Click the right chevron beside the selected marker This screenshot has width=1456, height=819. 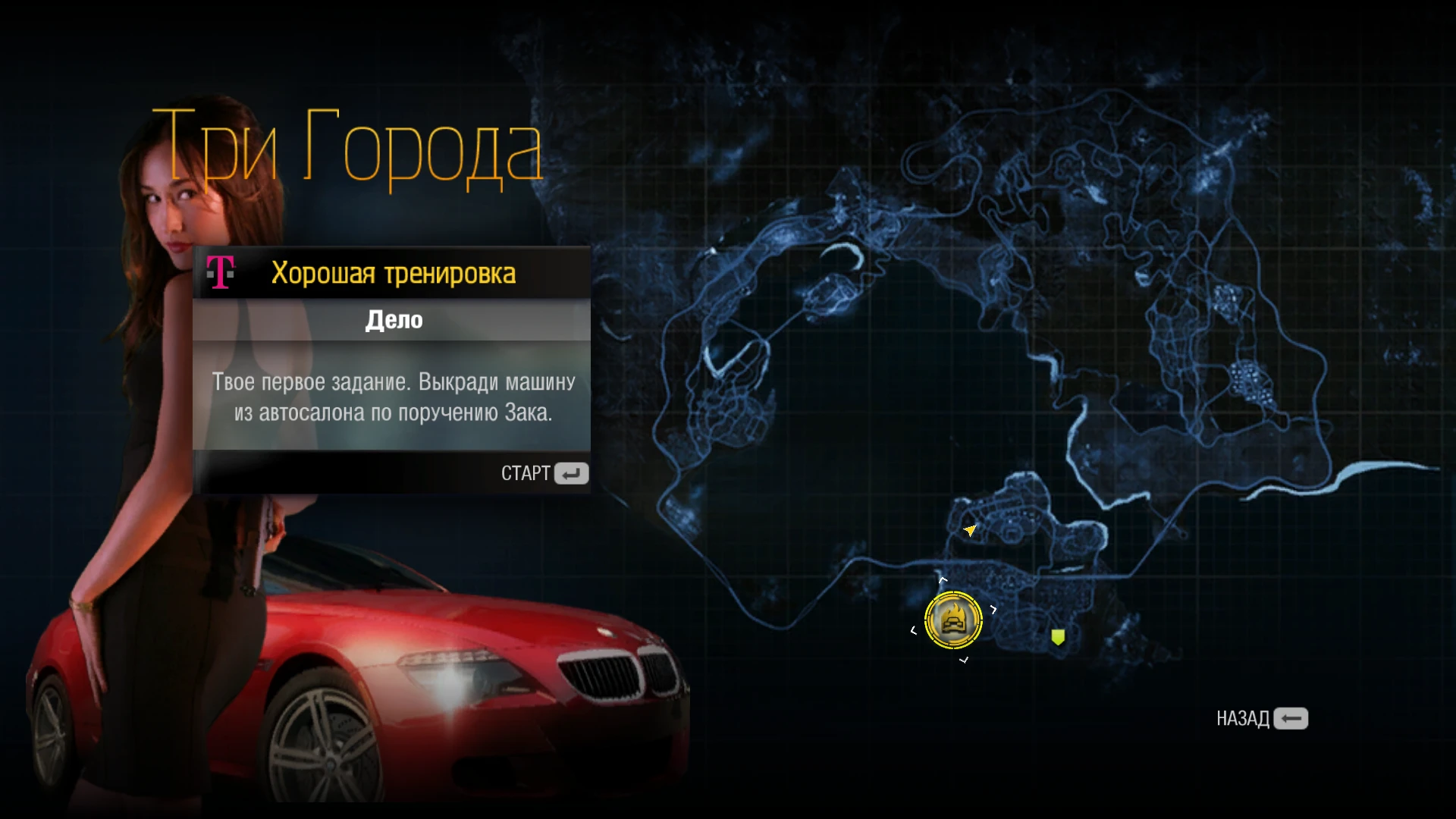[994, 610]
